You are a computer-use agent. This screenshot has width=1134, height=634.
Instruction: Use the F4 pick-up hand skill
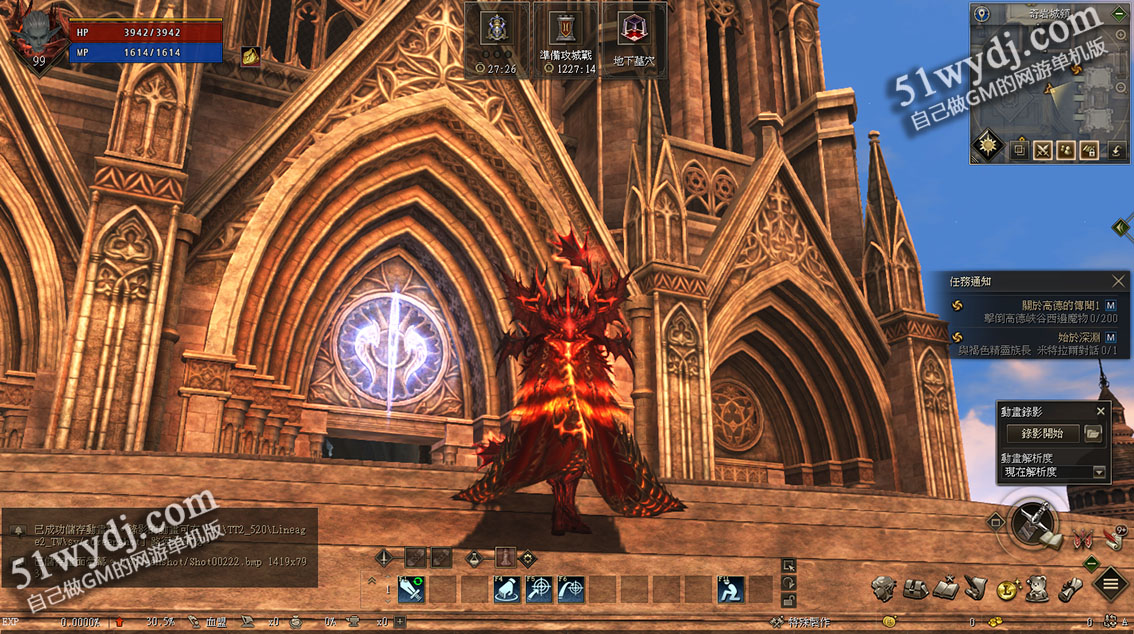coord(507,590)
